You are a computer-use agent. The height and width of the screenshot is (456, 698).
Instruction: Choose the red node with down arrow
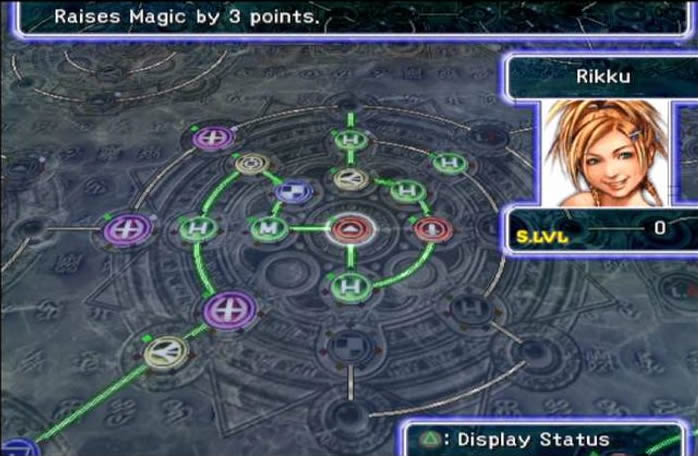pos(434,229)
